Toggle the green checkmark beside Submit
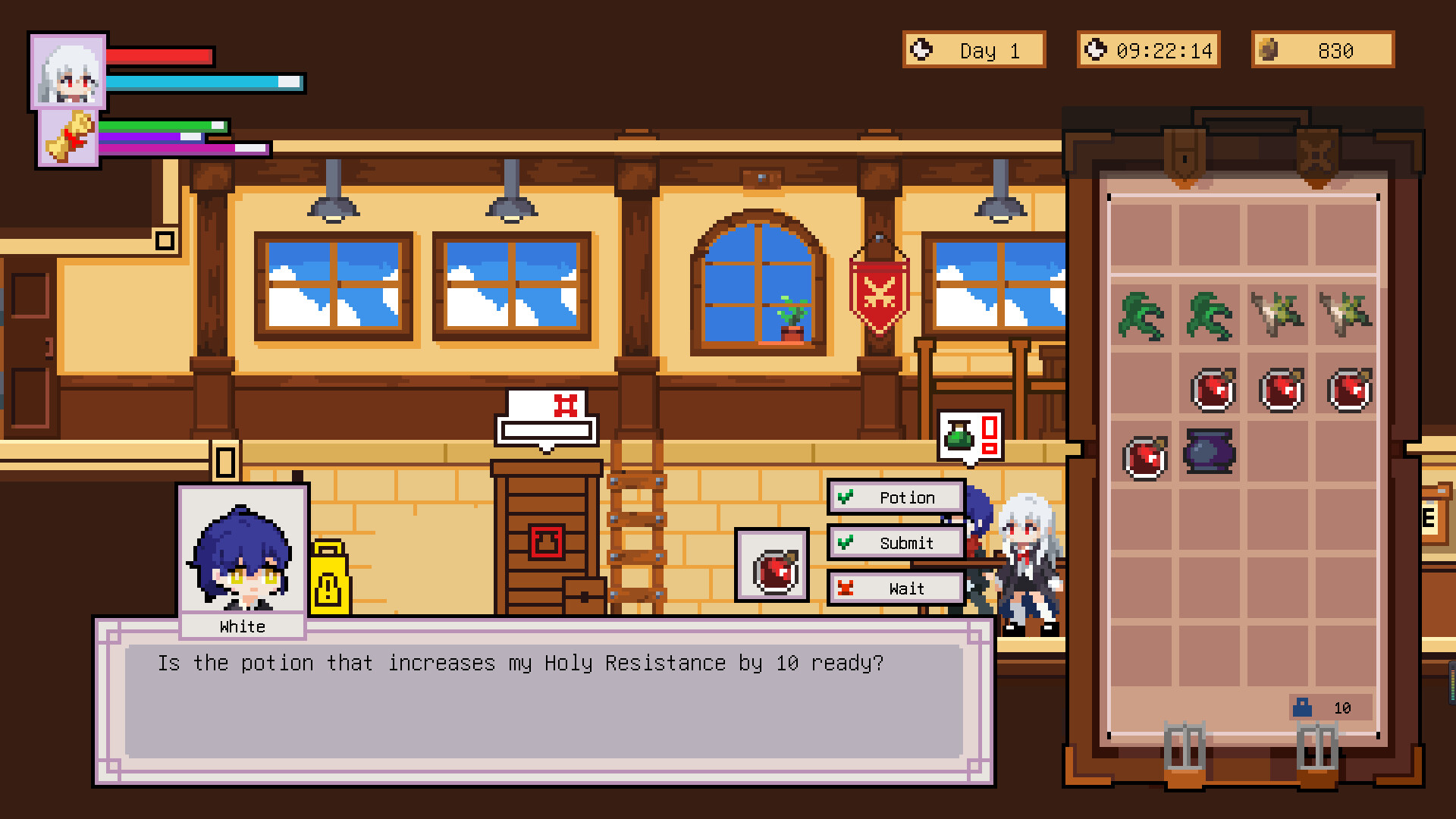 pyautogui.click(x=846, y=542)
